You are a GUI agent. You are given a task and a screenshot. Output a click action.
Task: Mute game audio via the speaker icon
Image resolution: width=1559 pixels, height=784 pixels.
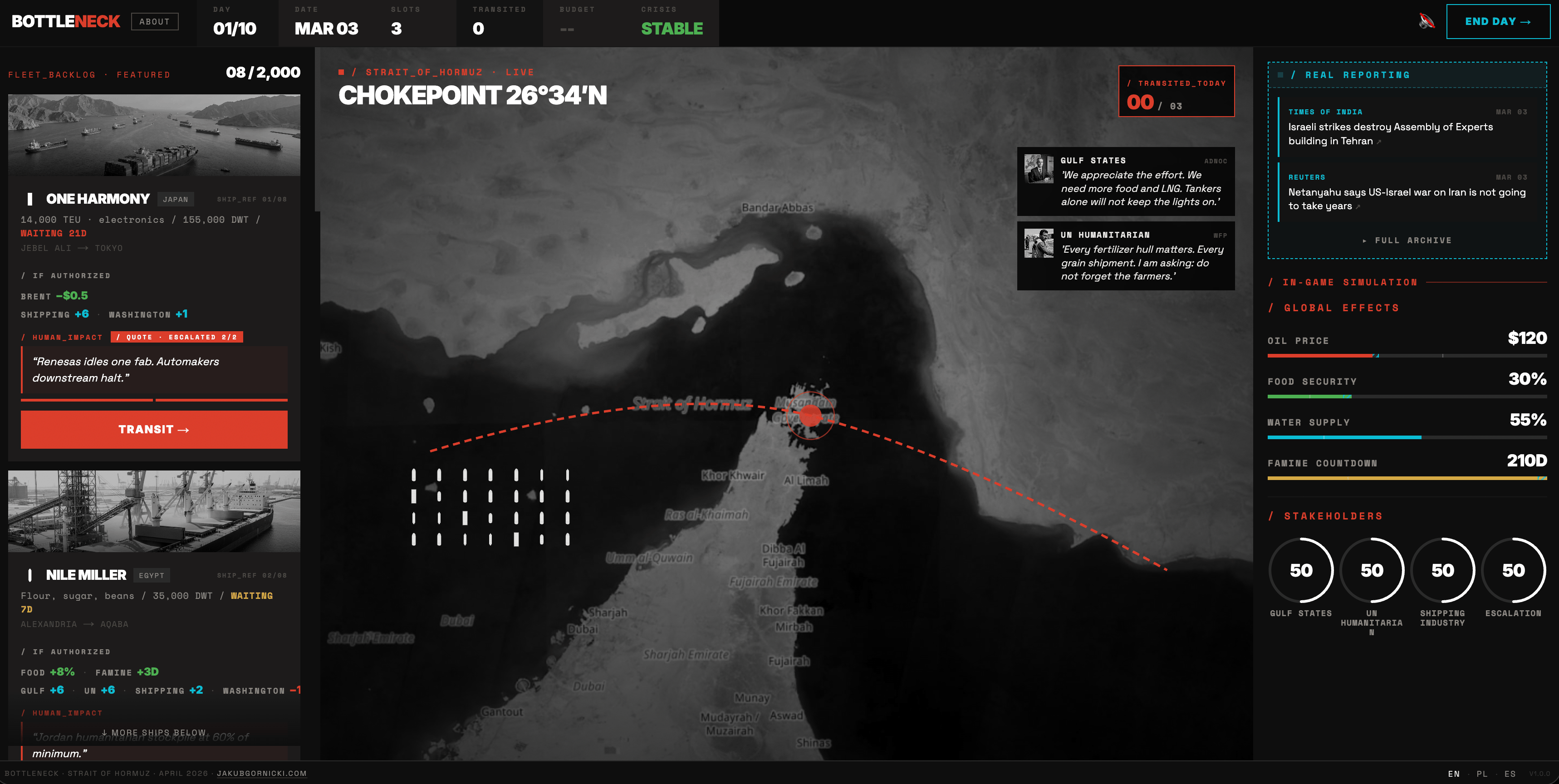click(x=1427, y=21)
